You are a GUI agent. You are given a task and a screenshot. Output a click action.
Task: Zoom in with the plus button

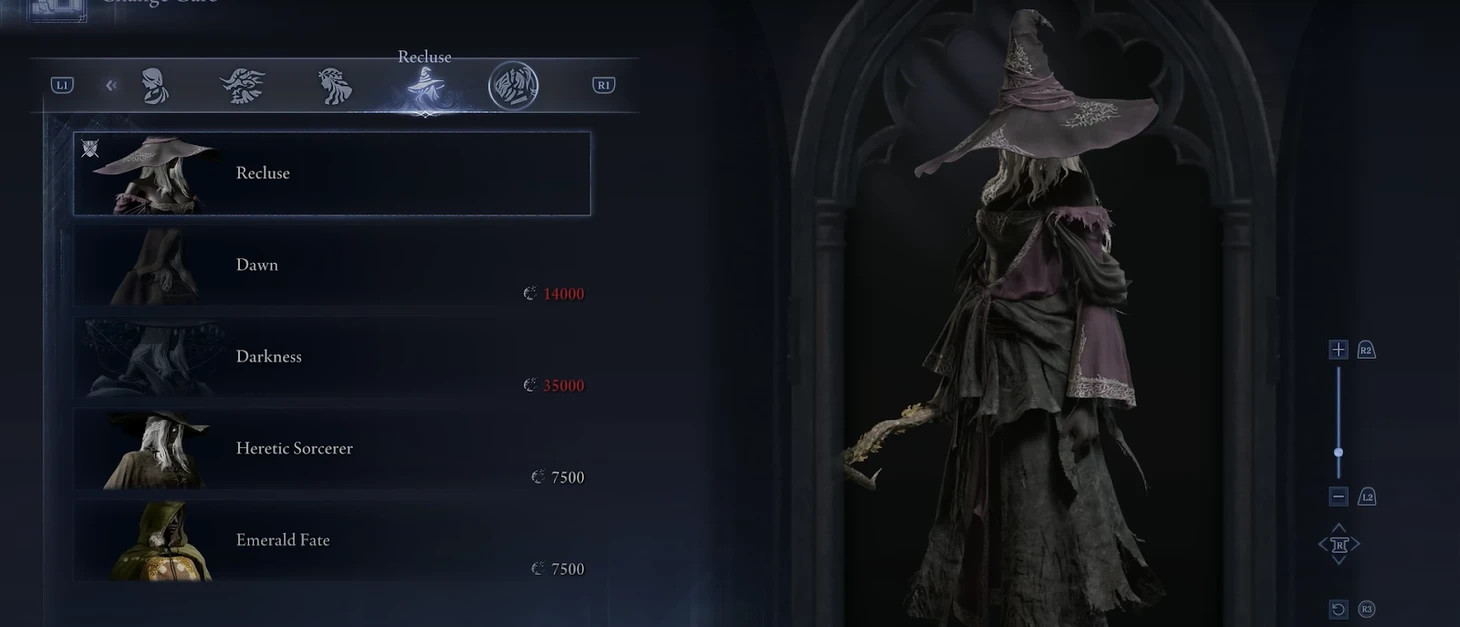(x=1338, y=349)
